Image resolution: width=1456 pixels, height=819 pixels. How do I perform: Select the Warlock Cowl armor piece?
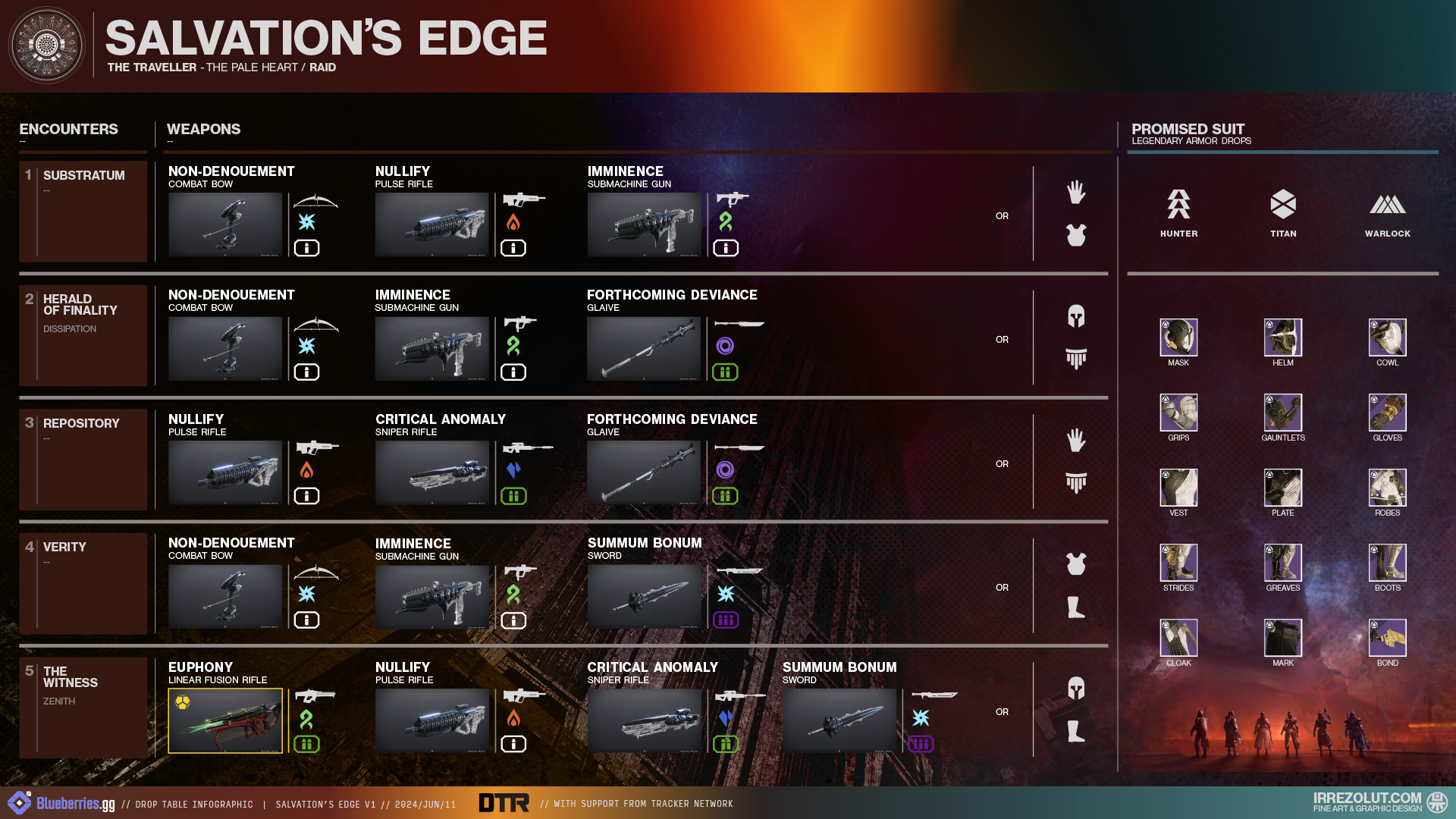(x=1387, y=337)
